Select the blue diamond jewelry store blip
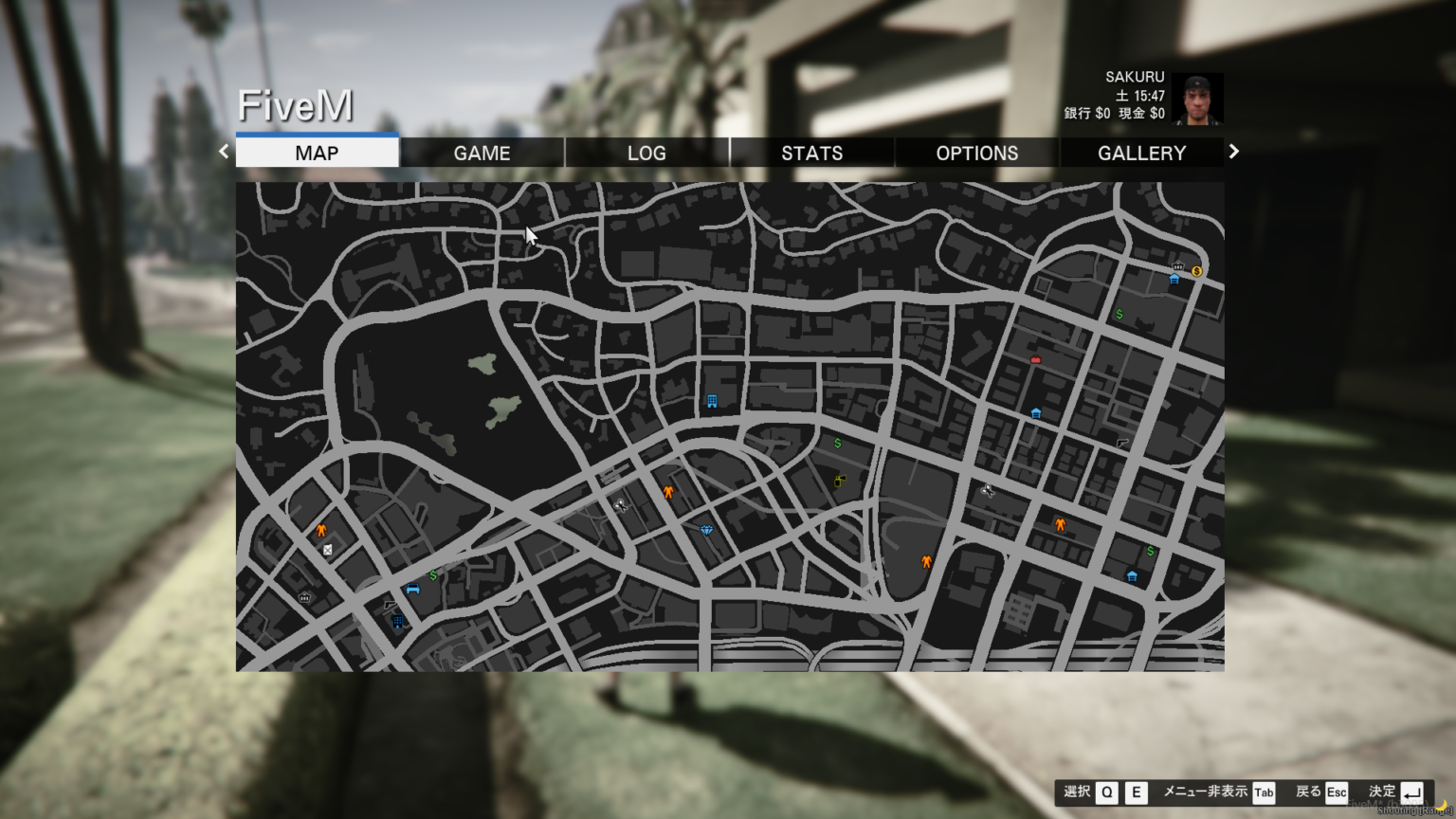 pyautogui.click(x=706, y=531)
